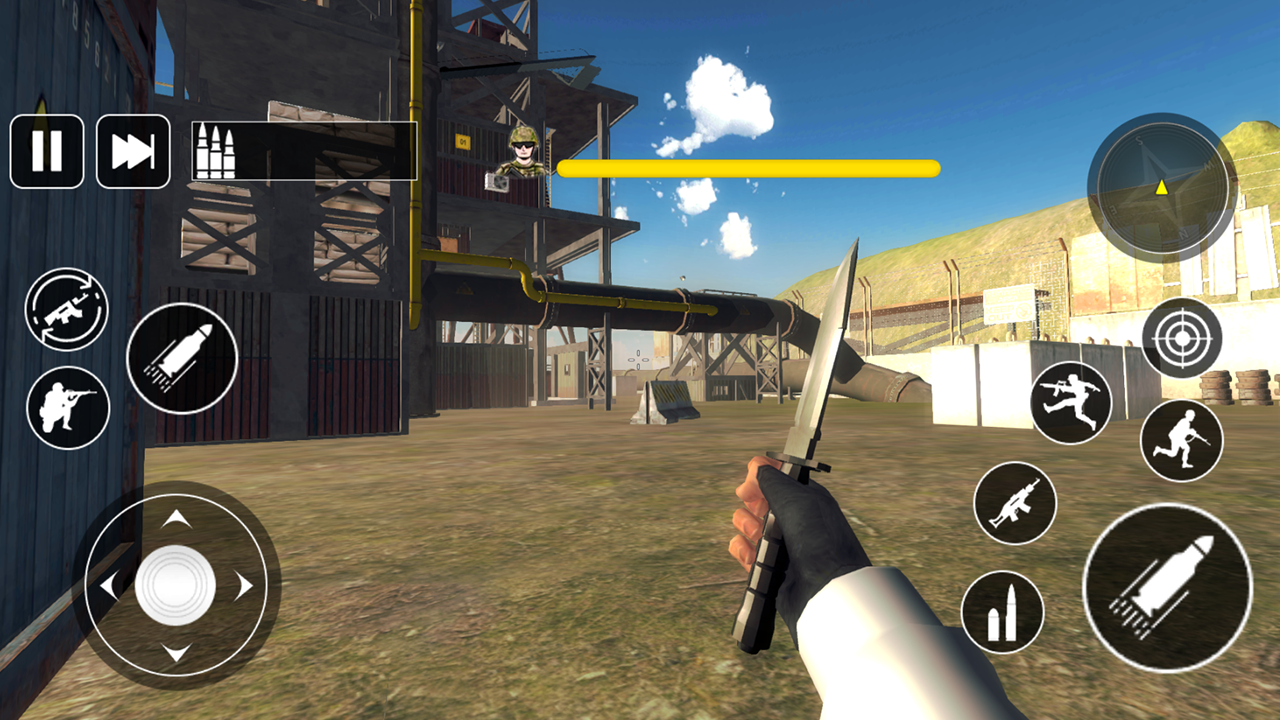
Task: Pause the game
Action: pos(47,150)
